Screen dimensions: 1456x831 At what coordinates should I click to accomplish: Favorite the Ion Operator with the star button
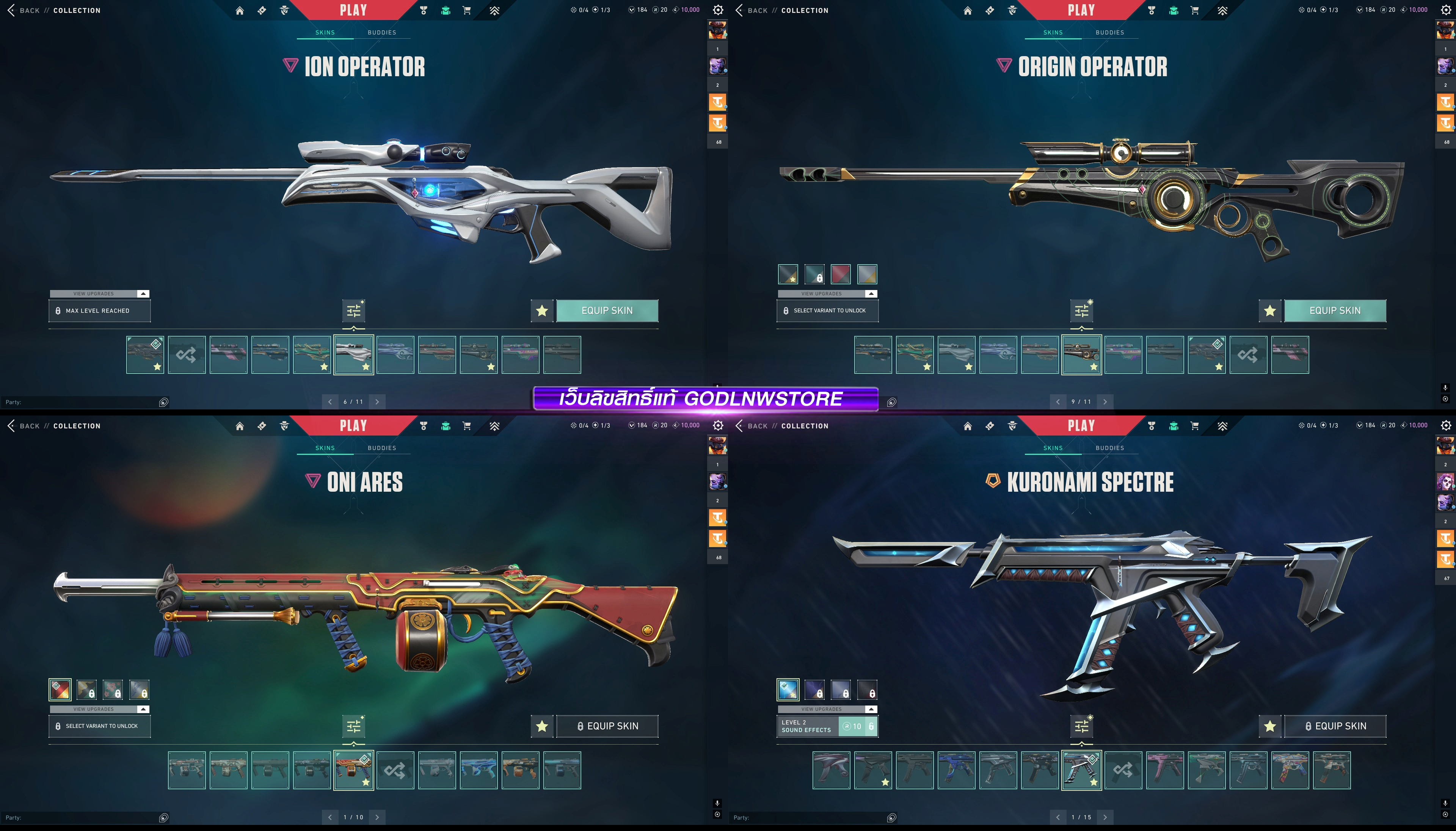tap(542, 310)
